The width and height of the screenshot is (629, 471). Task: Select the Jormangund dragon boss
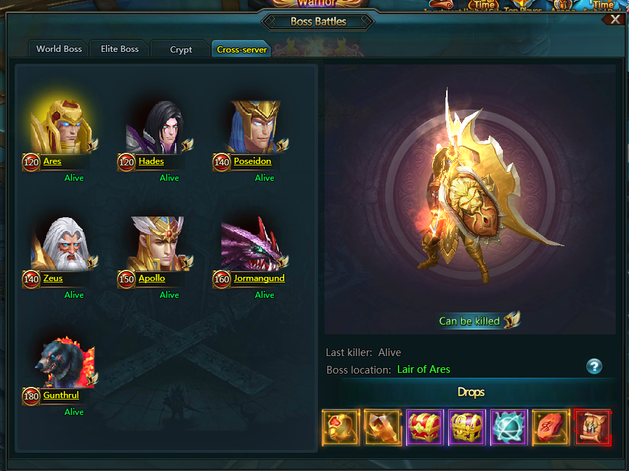(x=252, y=245)
